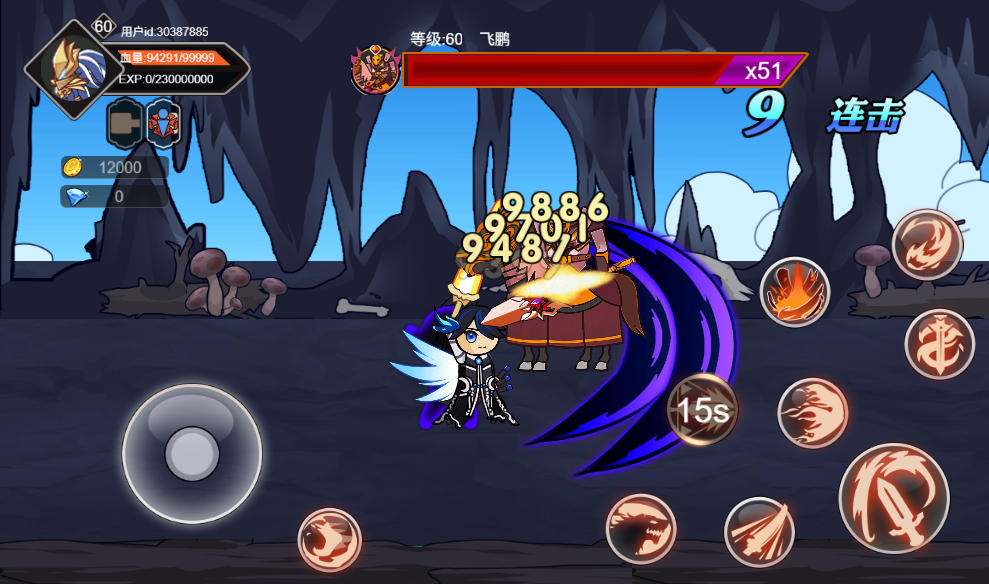Activate the sword emblem skill
This screenshot has width=989, height=584.
[x=939, y=344]
